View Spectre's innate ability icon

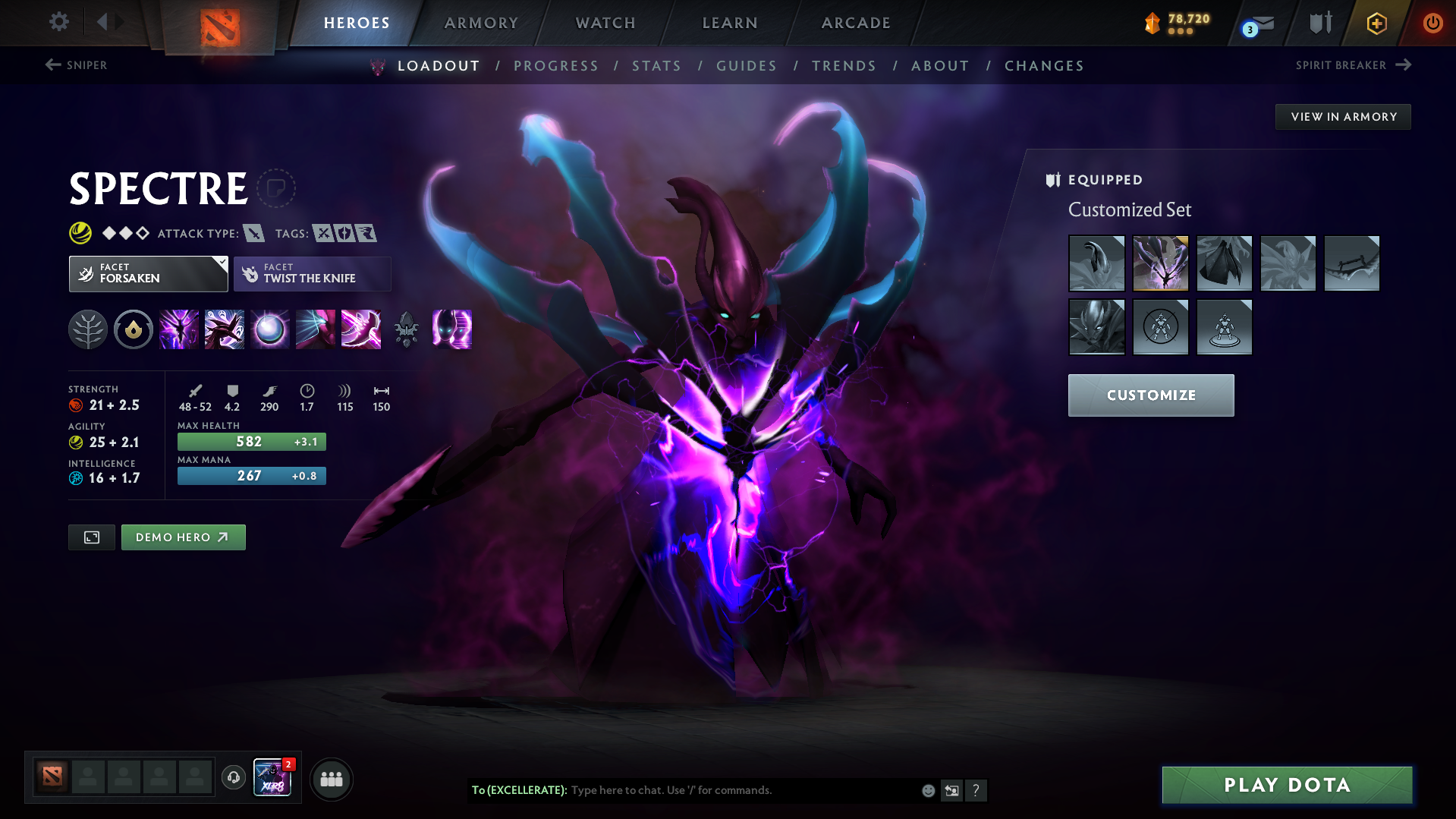[x=133, y=329]
